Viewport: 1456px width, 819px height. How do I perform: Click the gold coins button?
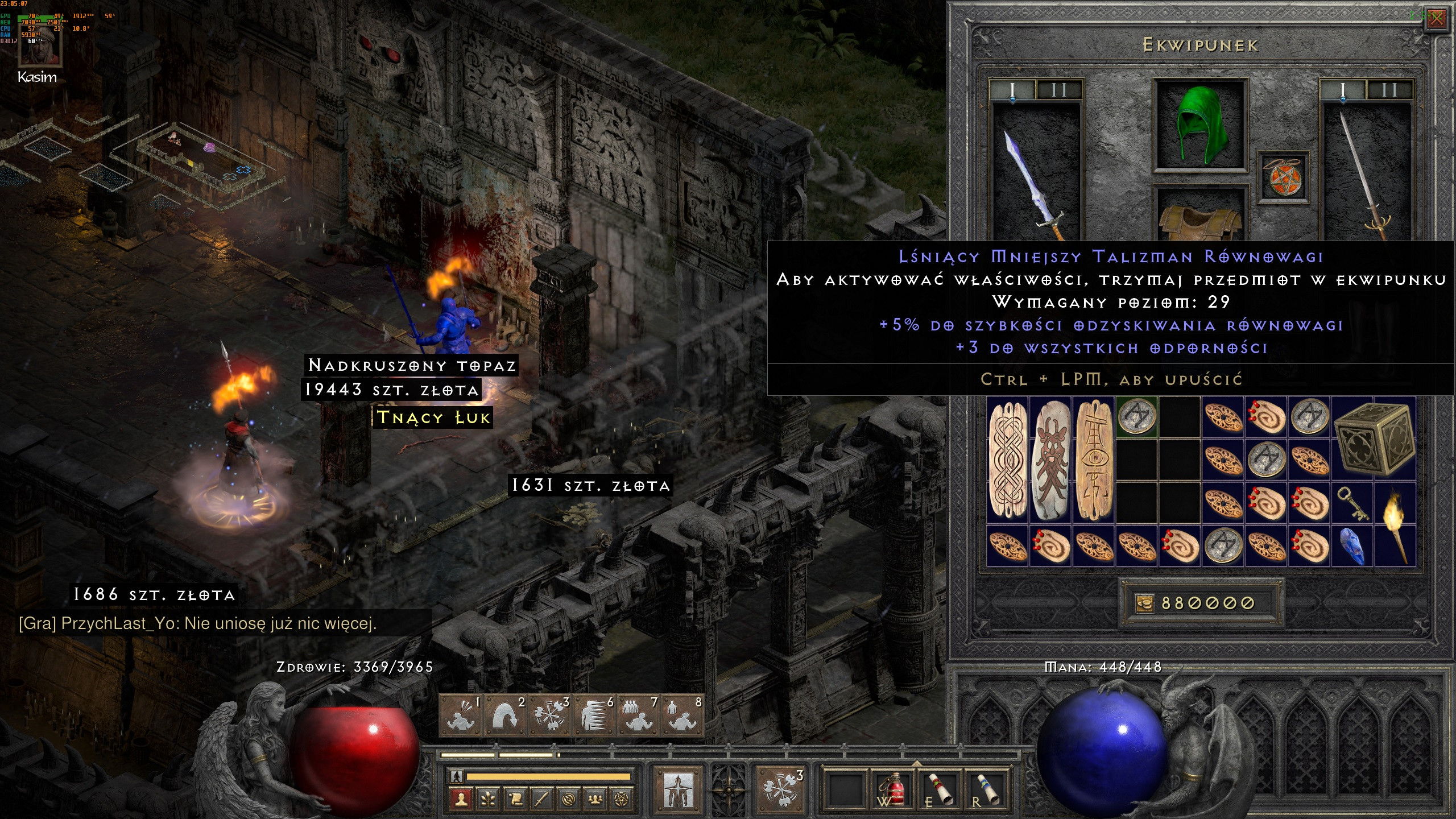tap(1144, 603)
